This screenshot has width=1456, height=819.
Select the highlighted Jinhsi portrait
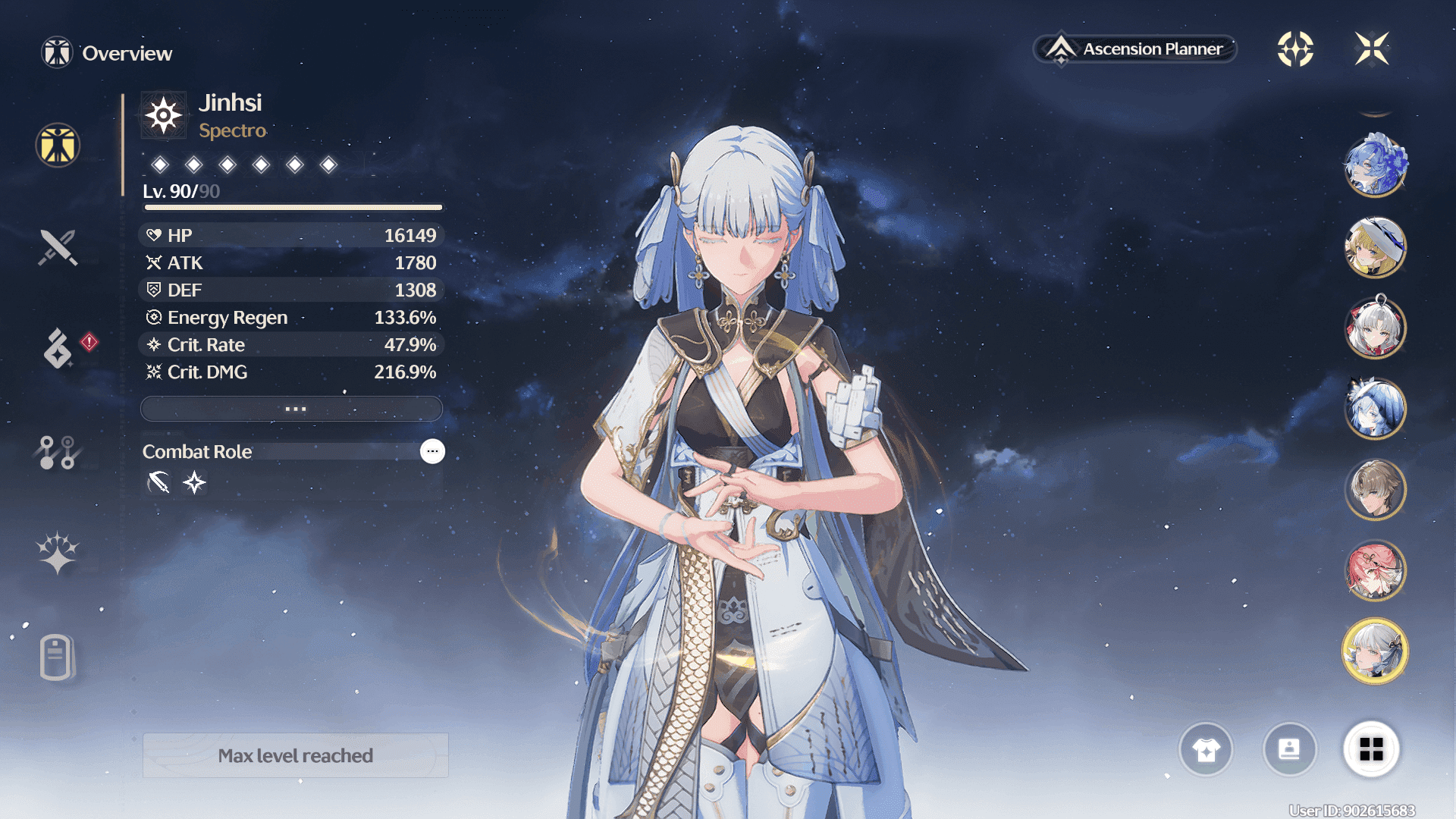1375,651
